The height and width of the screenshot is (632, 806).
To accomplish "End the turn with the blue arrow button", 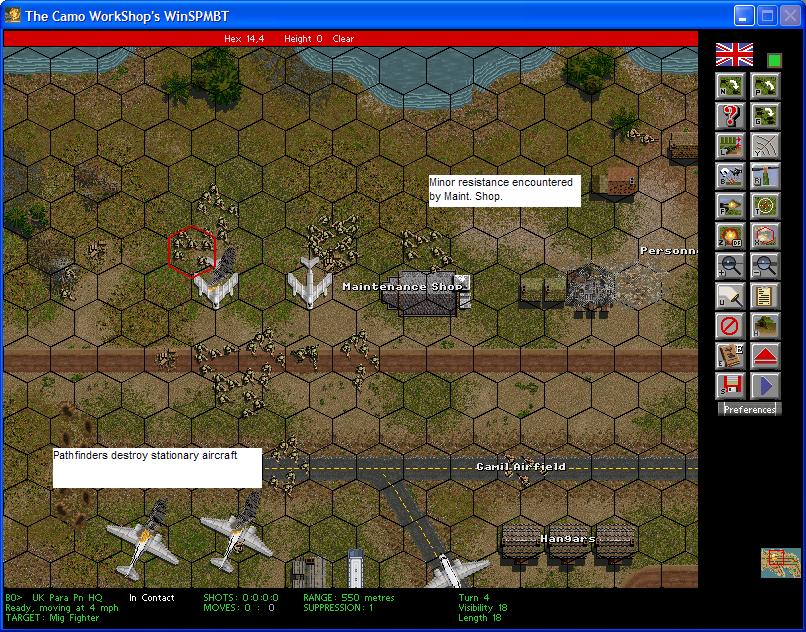I will [765, 386].
